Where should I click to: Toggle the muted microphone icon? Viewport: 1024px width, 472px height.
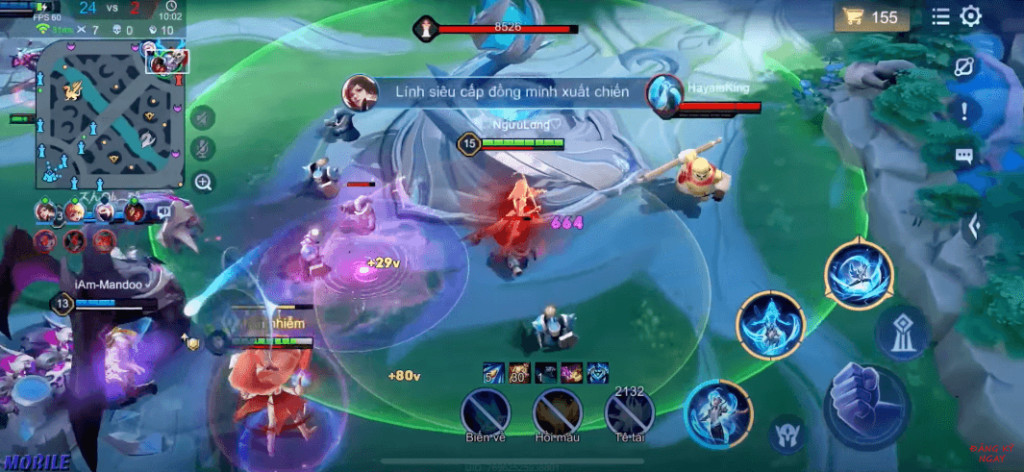pyautogui.click(x=203, y=150)
